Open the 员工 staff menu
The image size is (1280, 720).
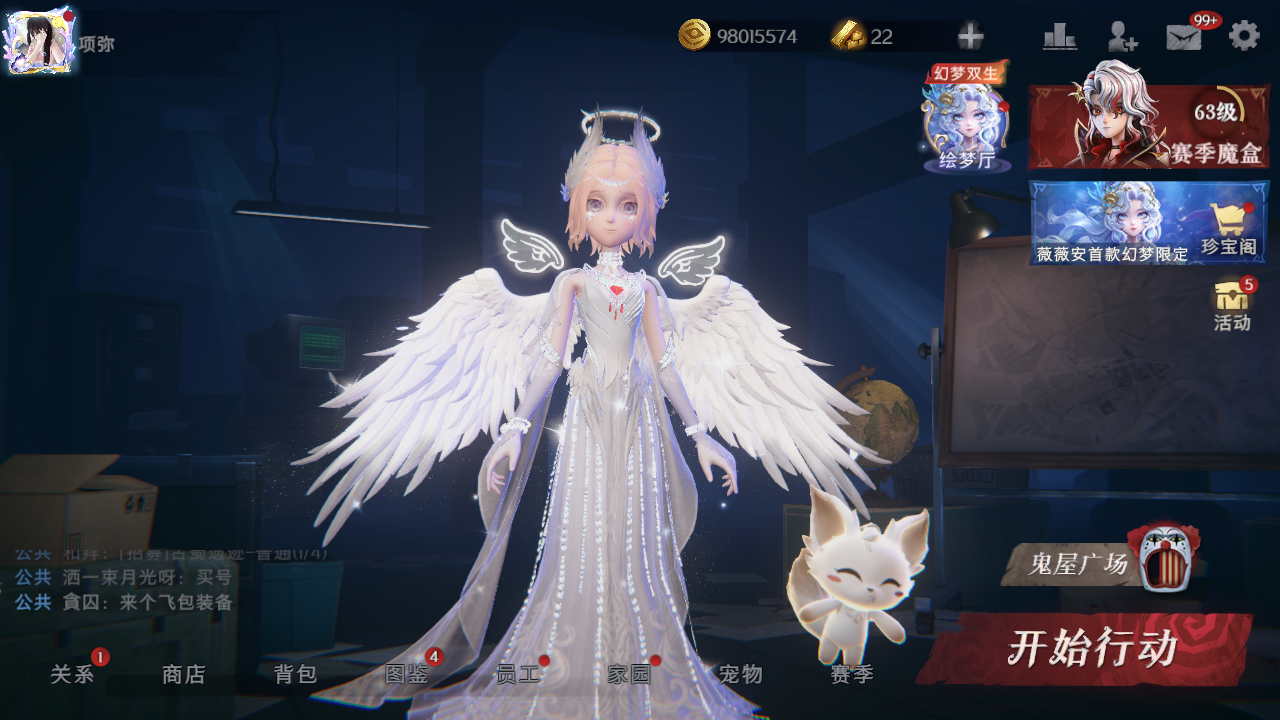pyautogui.click(x=518, y=674)
